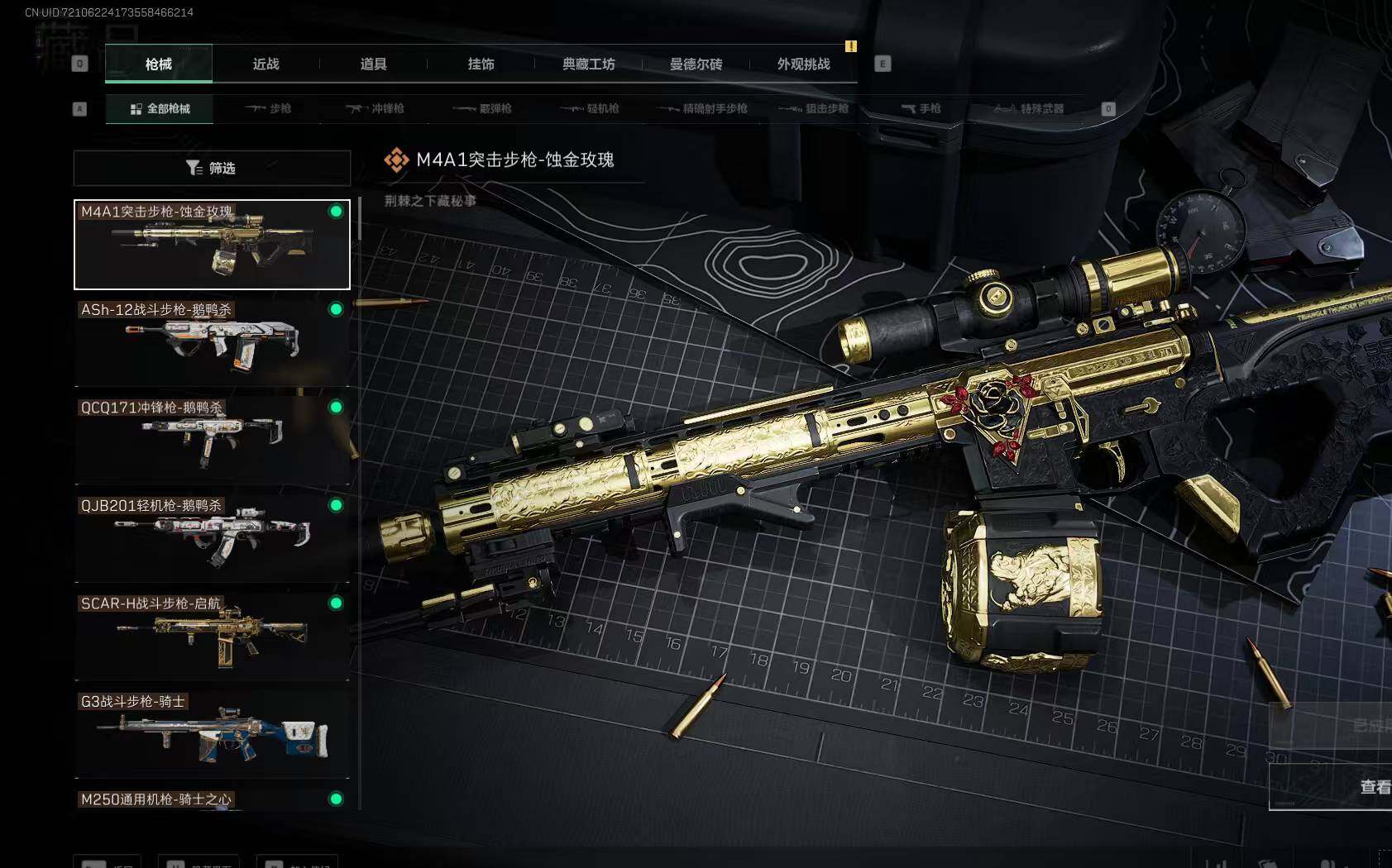Filter weapons by 手枪 pistols
Viewport: 1392px width, 868px height.
coord(921,109)
